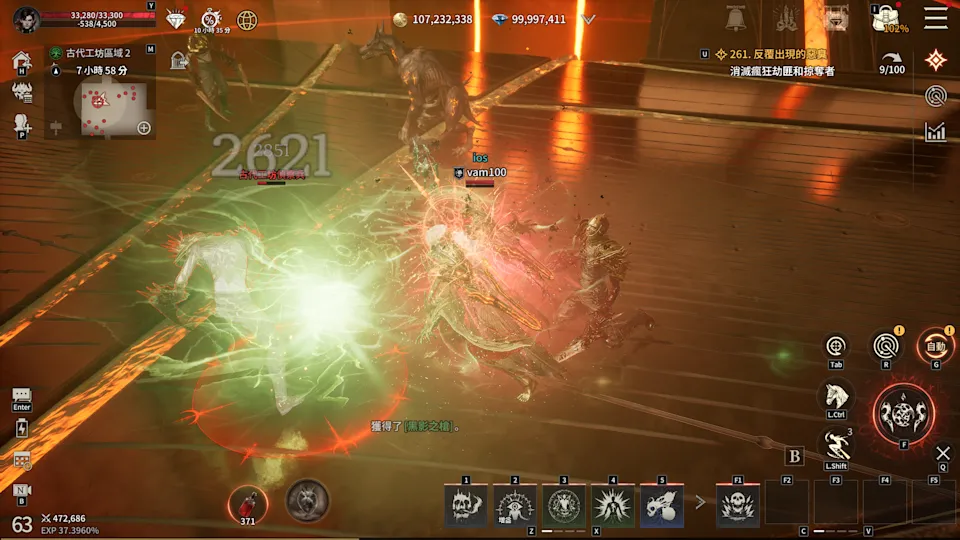
Task: Open the minimap of 古代工坊區域 2
Action: [99, 105]
